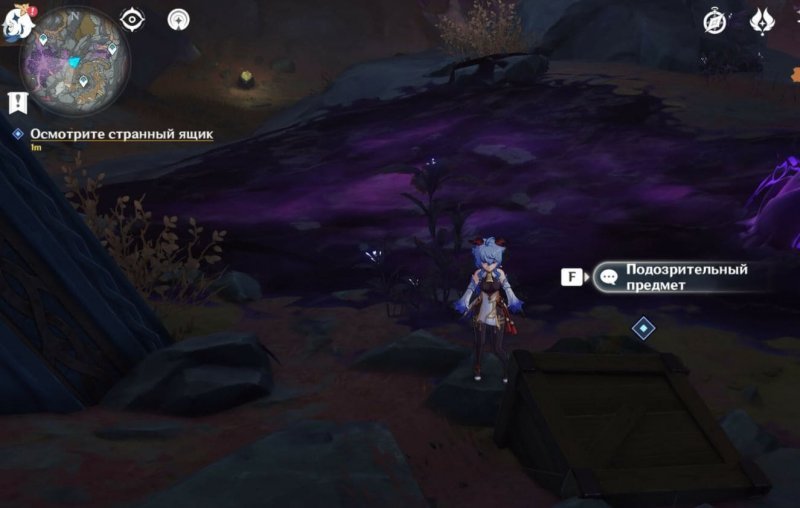Screen dimensions: 800x508
Task: Click the round icon right of the eye
Action: [x=179, y=19]
